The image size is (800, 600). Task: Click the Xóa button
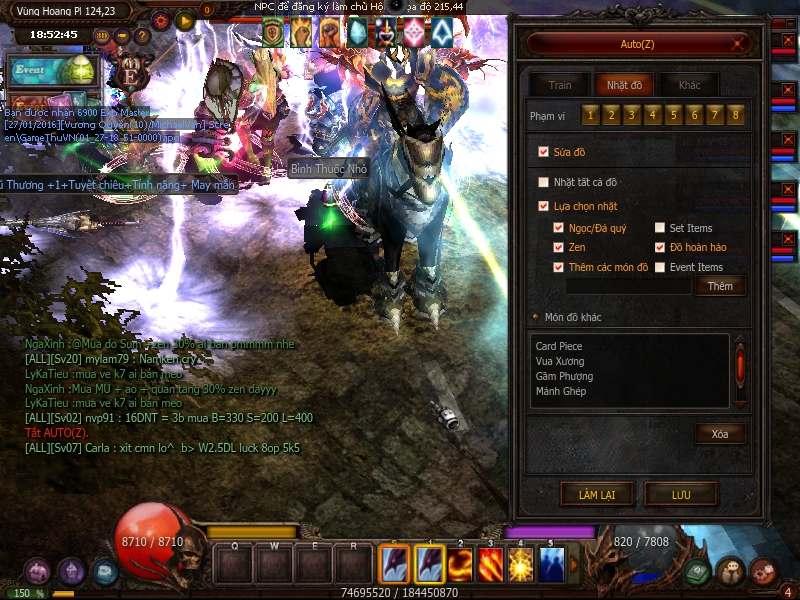(x=720, y=434)
